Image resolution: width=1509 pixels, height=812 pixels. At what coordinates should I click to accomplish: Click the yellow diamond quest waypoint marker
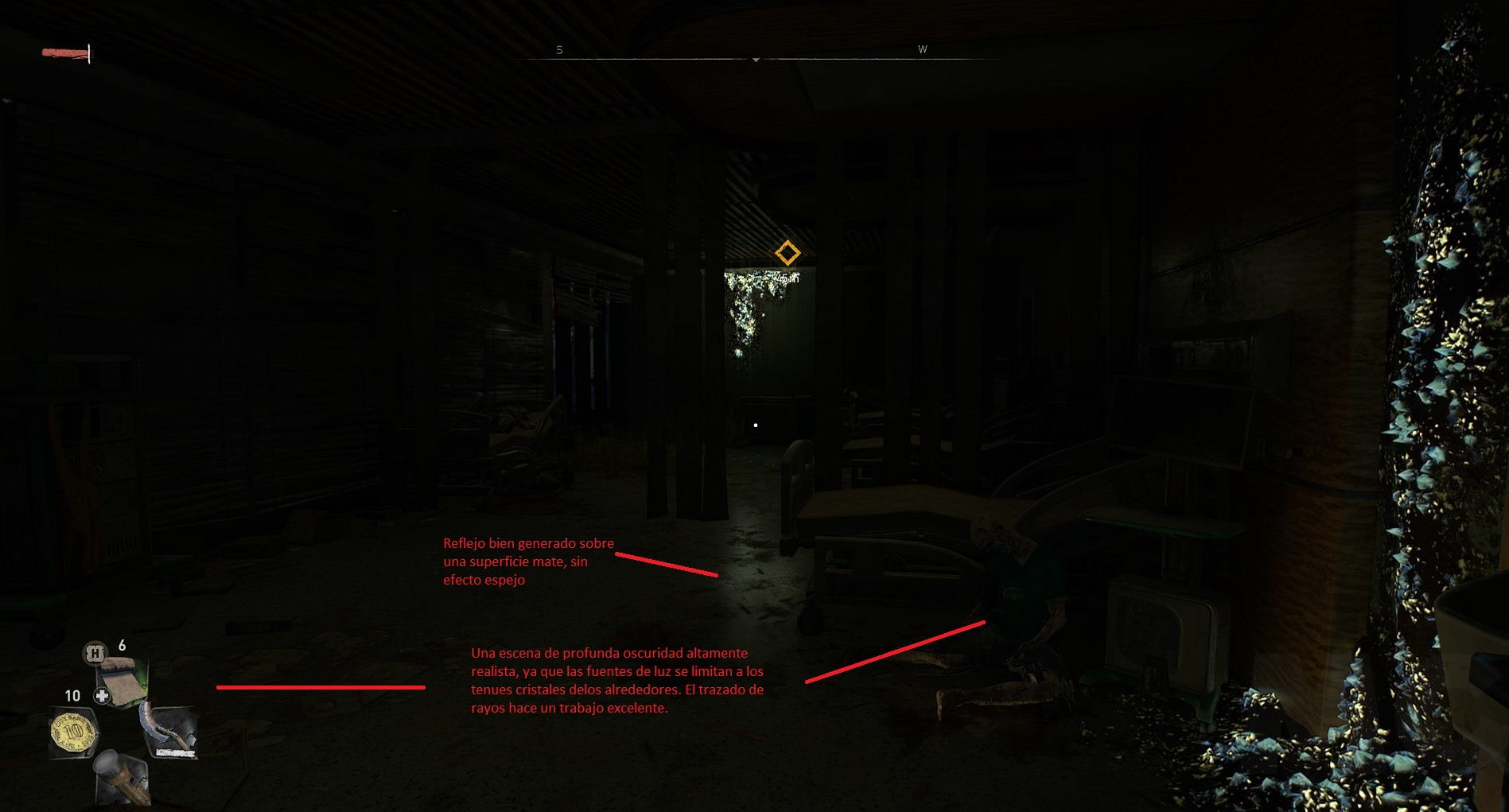coord(788,253)
